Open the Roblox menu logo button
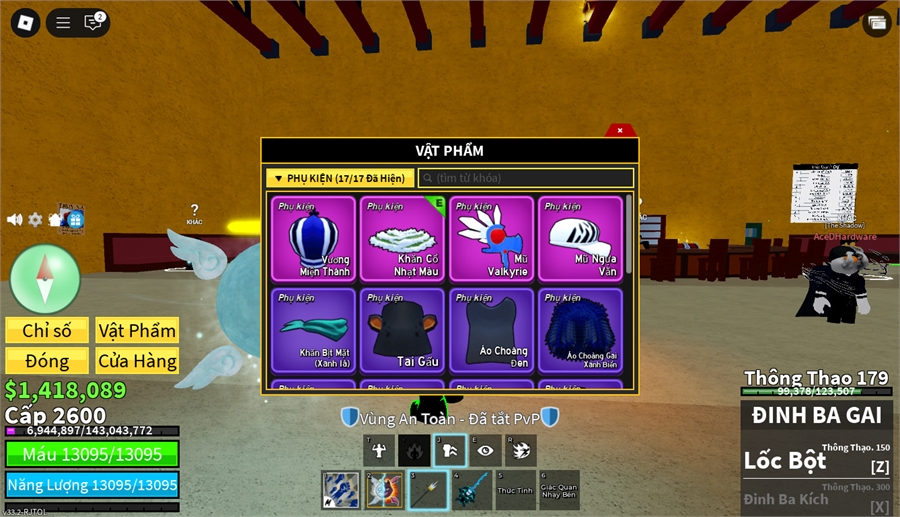The width and height of the screenshot is (900, 517). pyautogui.click(x=22, y=22)
